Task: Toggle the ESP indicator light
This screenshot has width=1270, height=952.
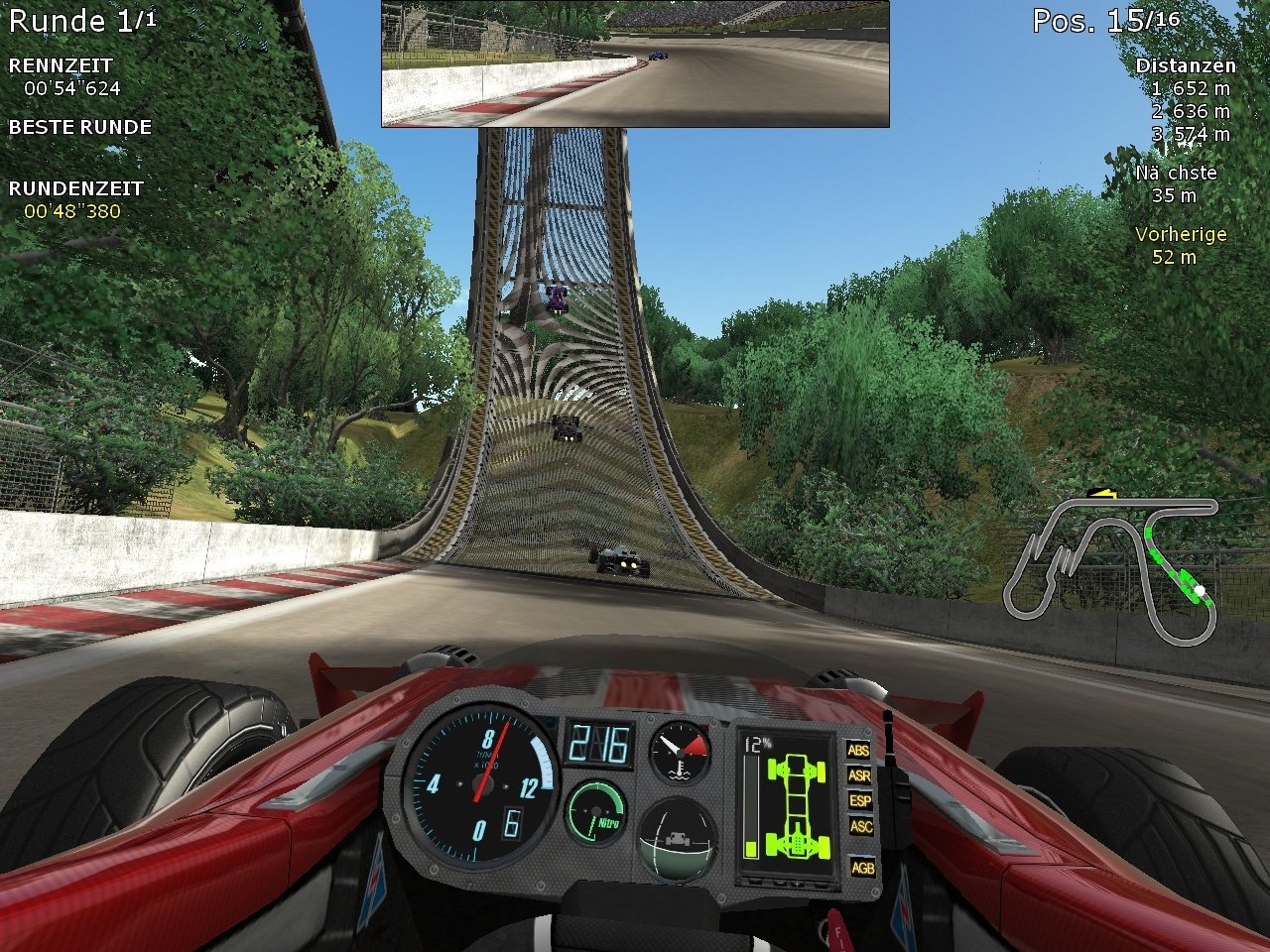Action: click(859, 800)
